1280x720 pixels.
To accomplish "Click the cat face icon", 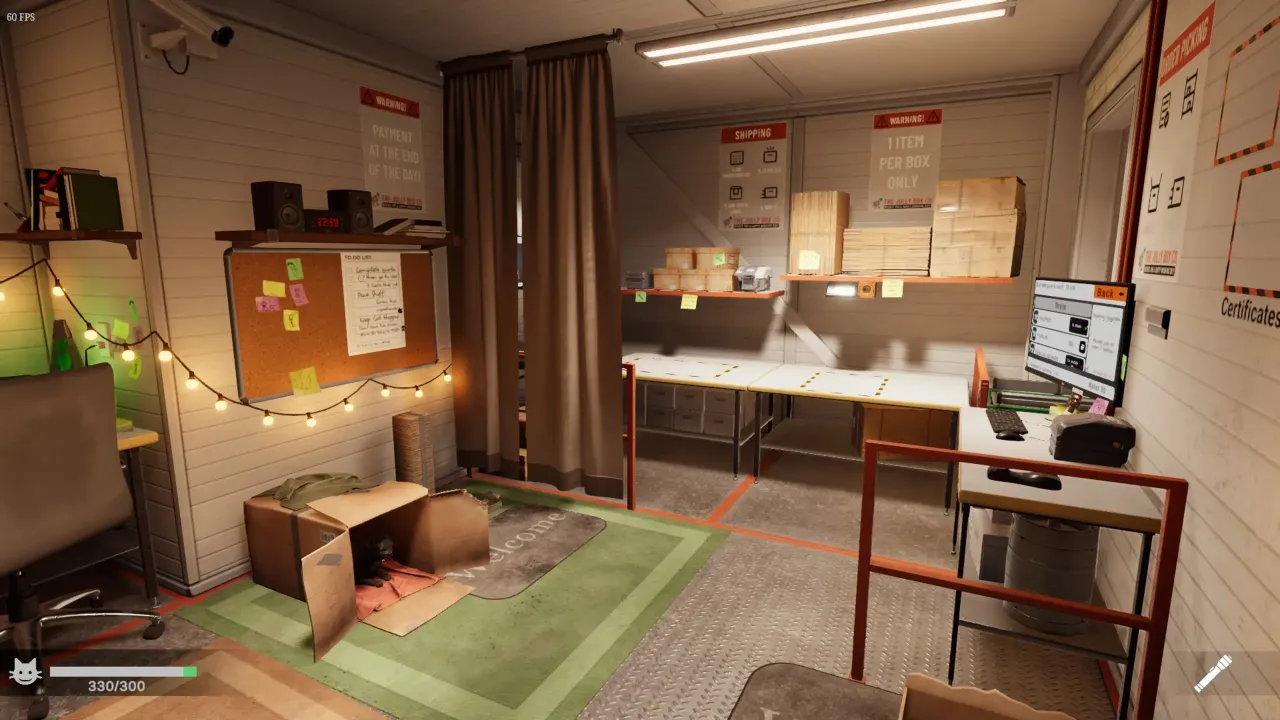I will coord(25,672).
